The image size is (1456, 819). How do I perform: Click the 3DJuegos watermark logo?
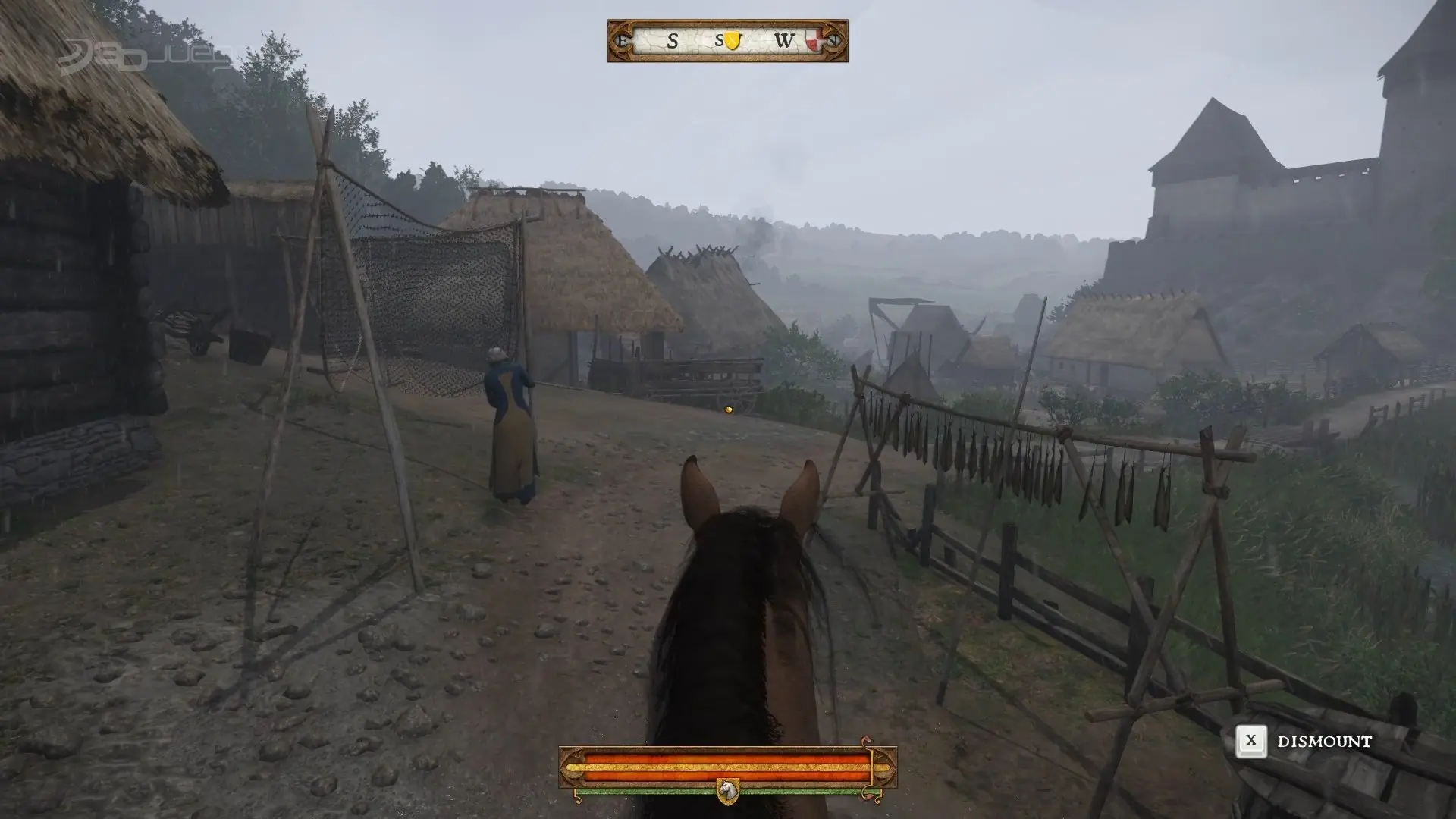[x=144, y=55]
